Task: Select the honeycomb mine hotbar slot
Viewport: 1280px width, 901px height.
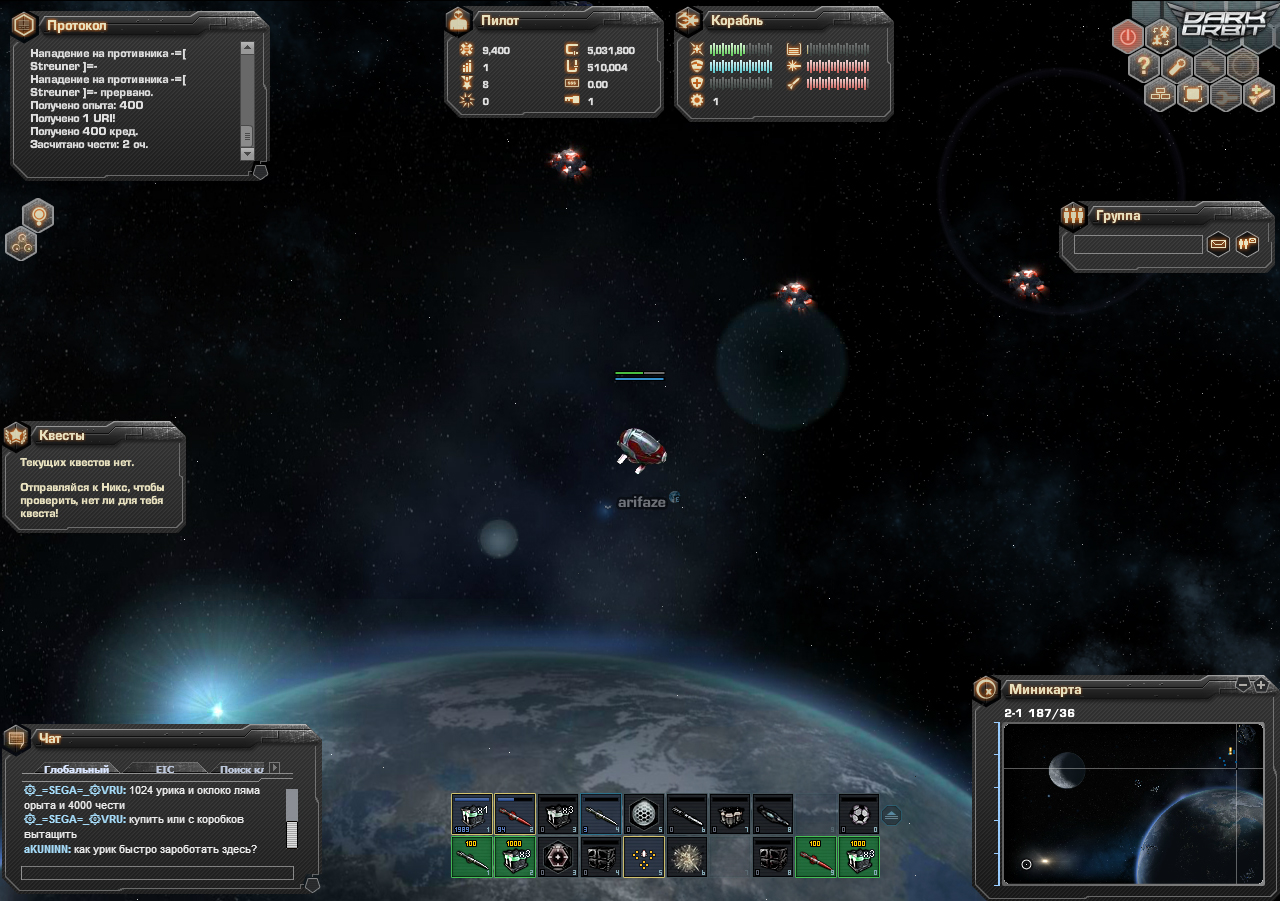Action: (644, 814)
